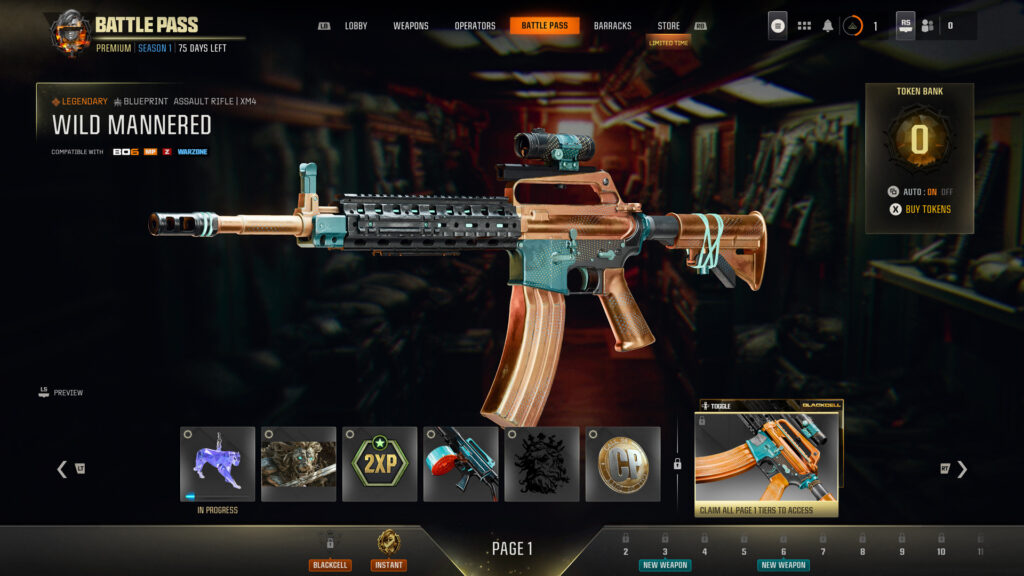Viewport: 1024px width, 576px height.
Task: Choose the CP coin reward tile
Action: [x=622, y=464]
